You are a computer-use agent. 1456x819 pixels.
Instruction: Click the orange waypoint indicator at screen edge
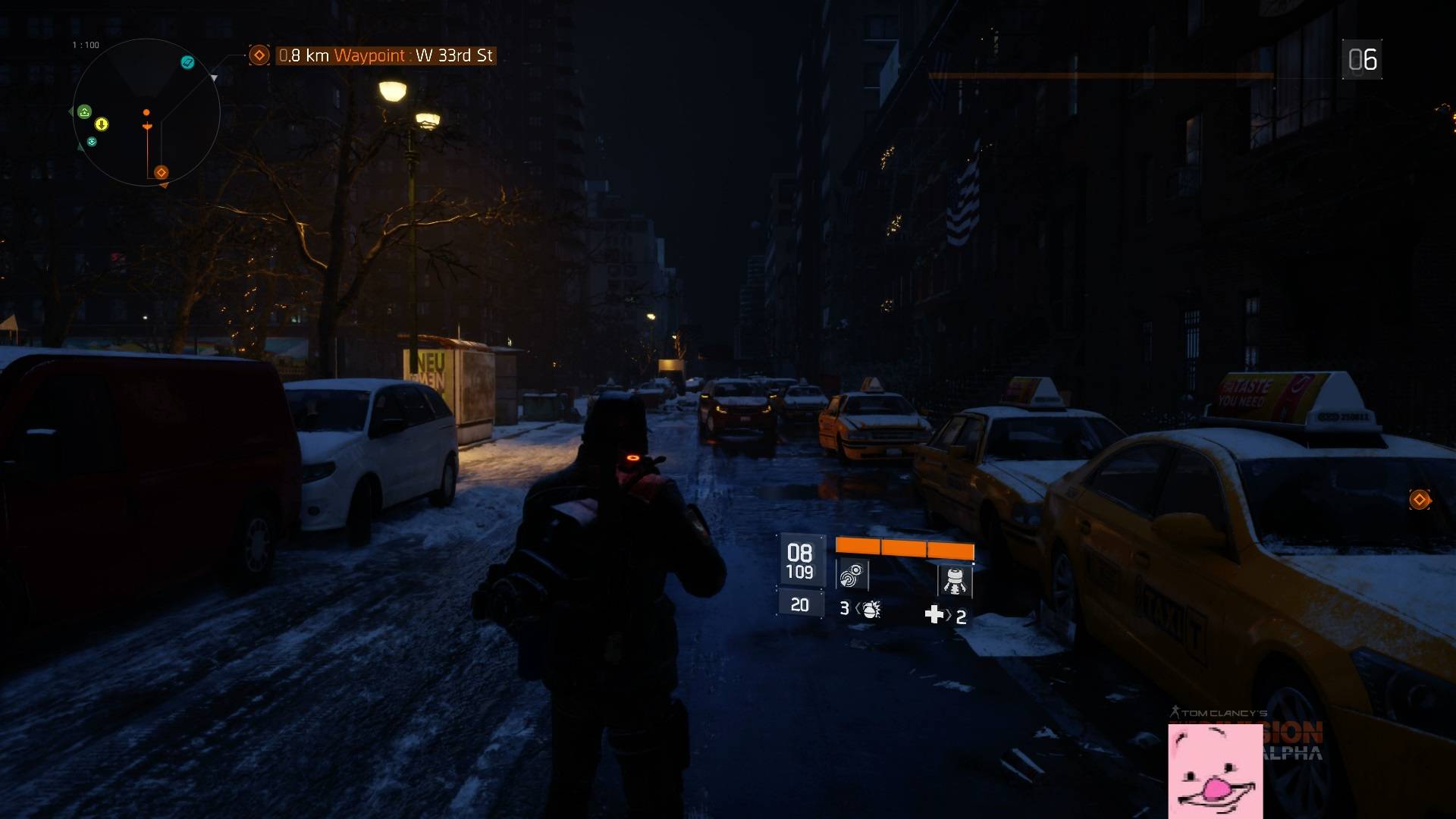click(x=1420, y=500)
